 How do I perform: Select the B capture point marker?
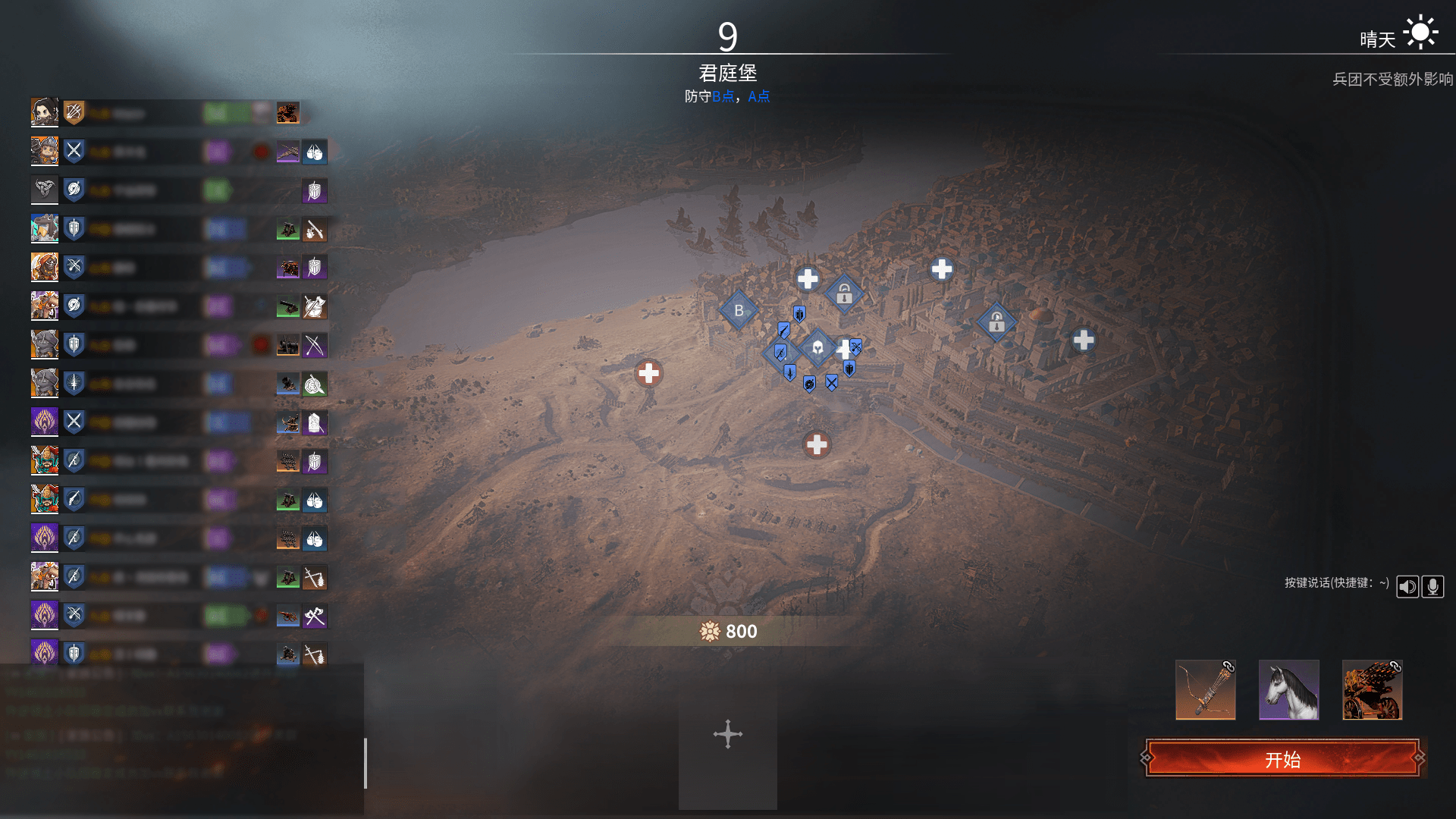(739, 310)
